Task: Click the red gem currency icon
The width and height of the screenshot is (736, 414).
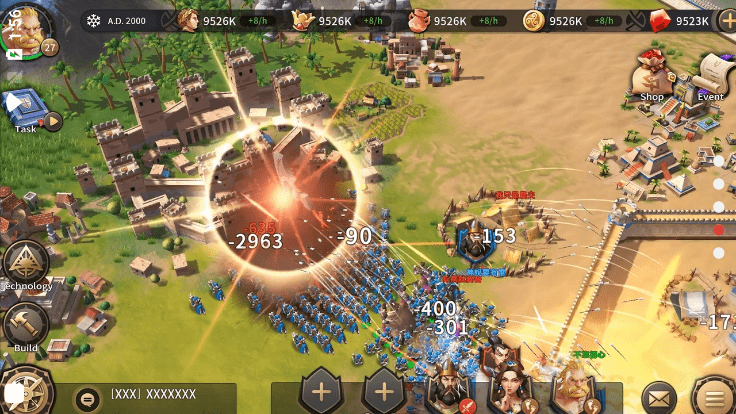Action: pyautogui.click(x=659, y=20)
